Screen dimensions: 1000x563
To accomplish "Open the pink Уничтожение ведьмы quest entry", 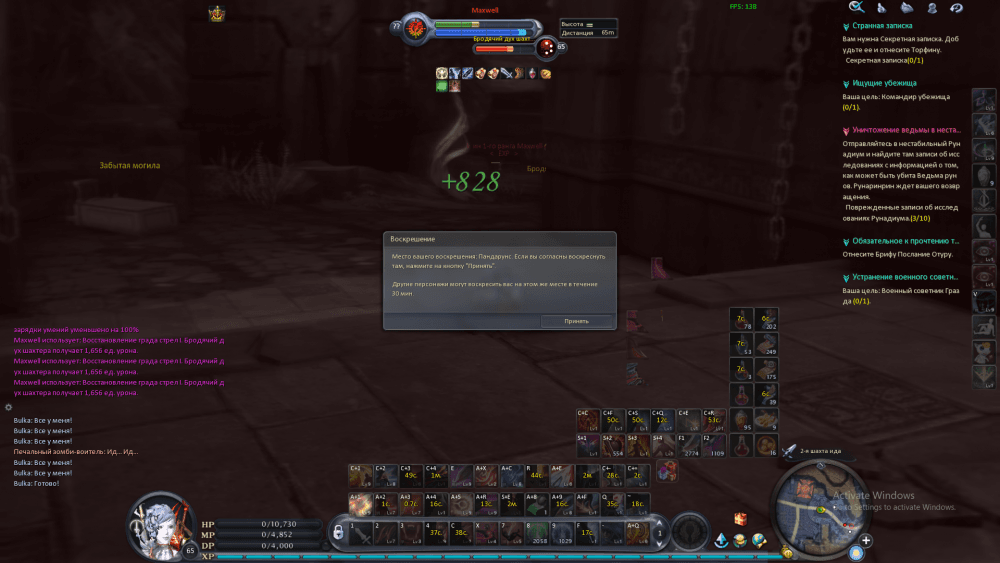I will click(x=905, y=130).
